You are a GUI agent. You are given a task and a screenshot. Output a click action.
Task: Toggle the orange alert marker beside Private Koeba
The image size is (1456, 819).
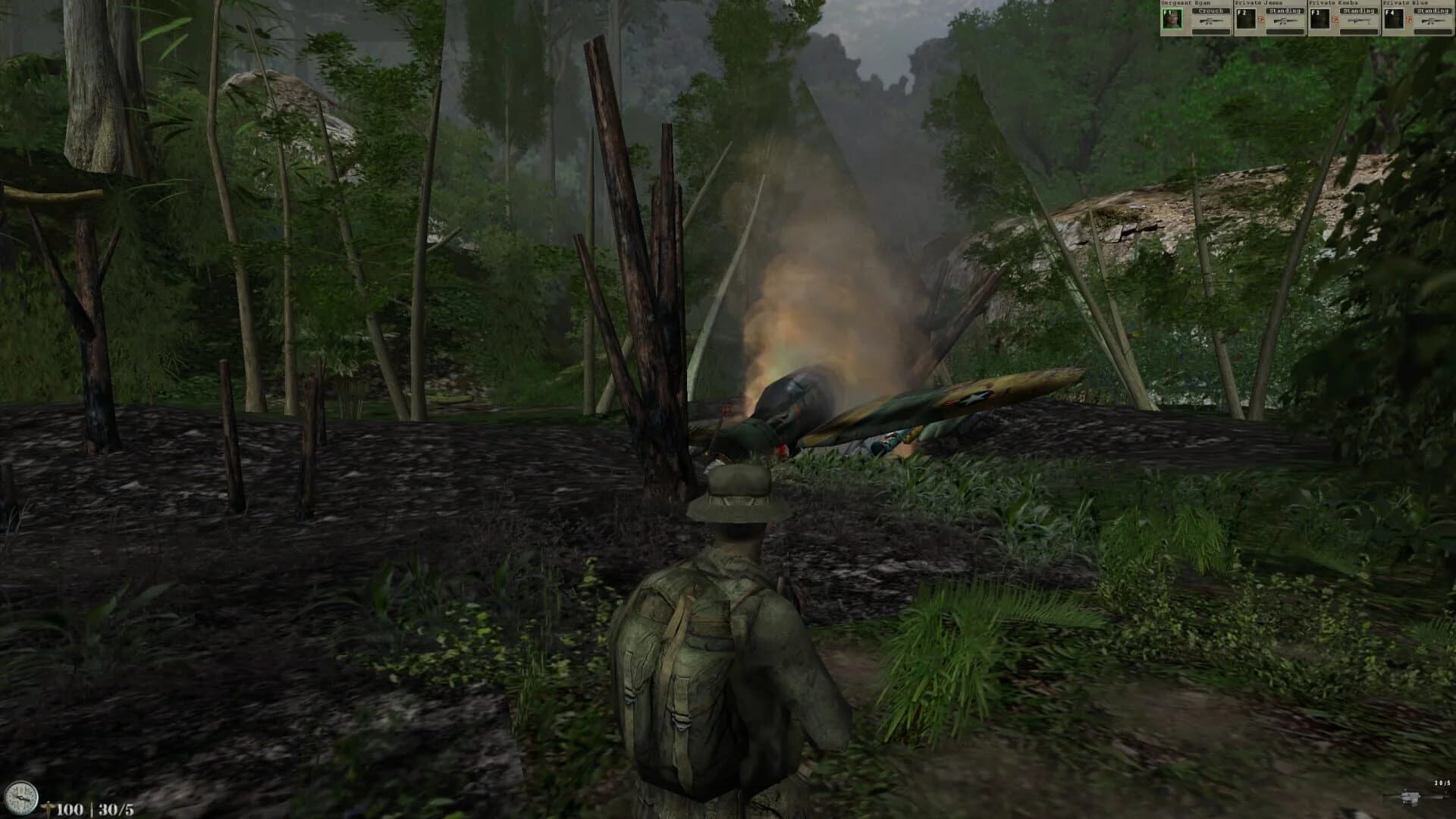click(1336, 20)
